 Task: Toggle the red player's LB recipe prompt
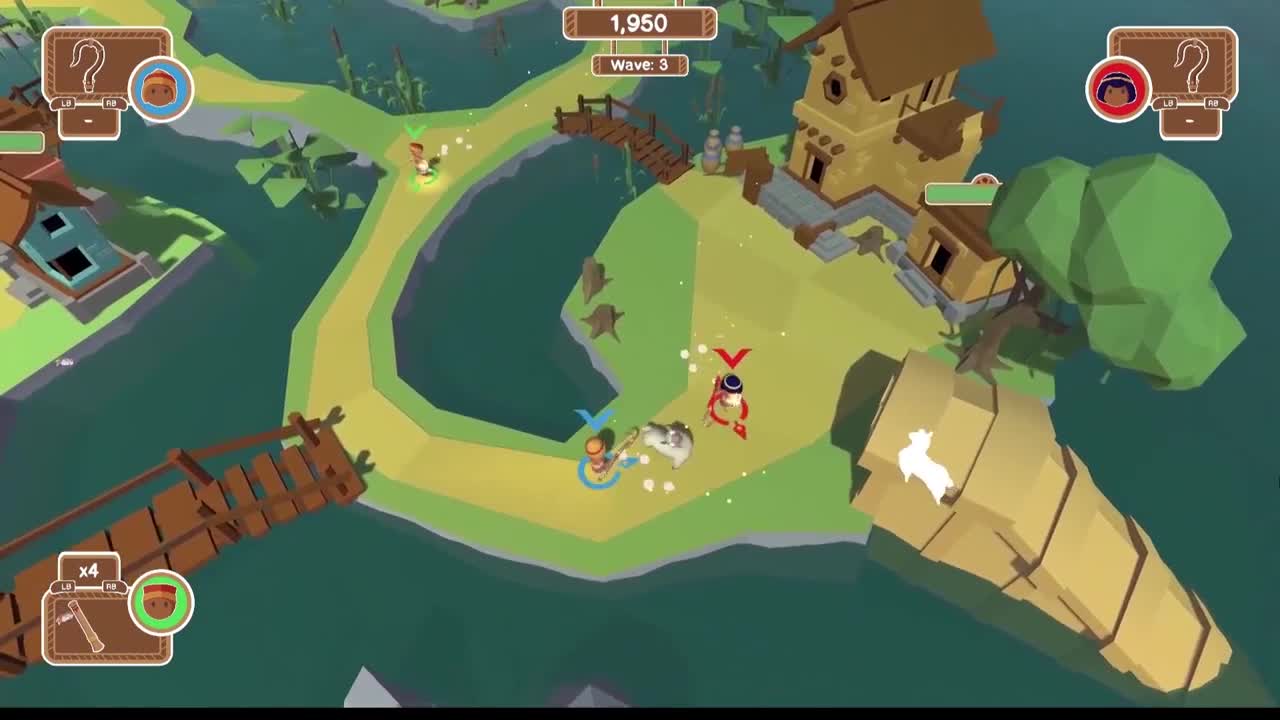pyautogui.click(x=1170, y=103)
